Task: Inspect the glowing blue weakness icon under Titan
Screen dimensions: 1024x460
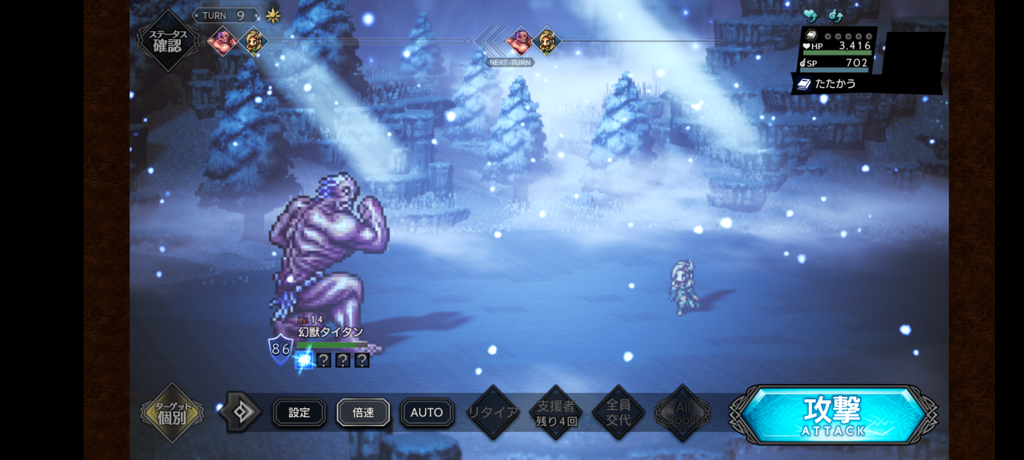Action: (305, 359)
